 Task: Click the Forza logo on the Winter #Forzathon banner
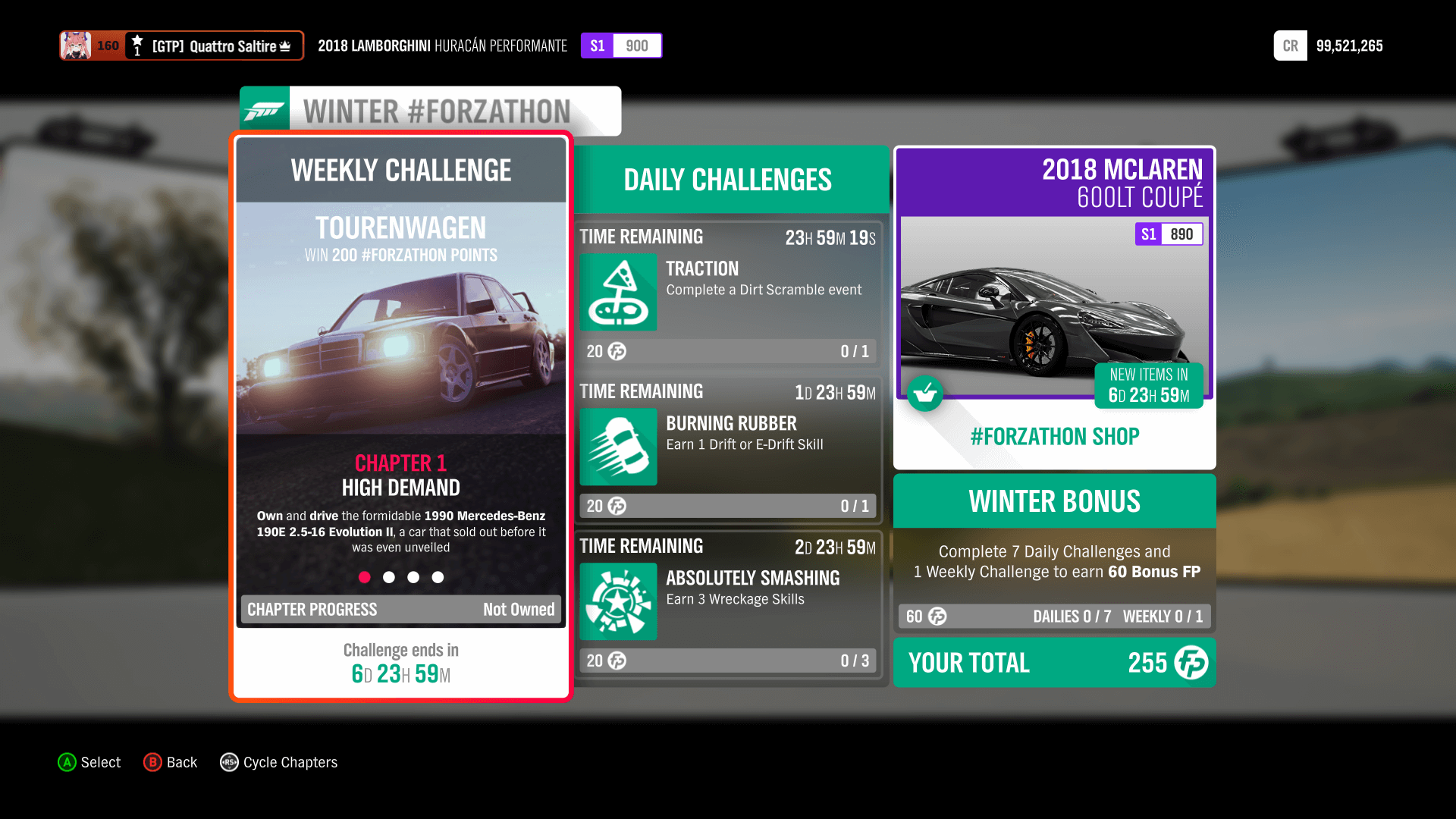click(264, 109)
